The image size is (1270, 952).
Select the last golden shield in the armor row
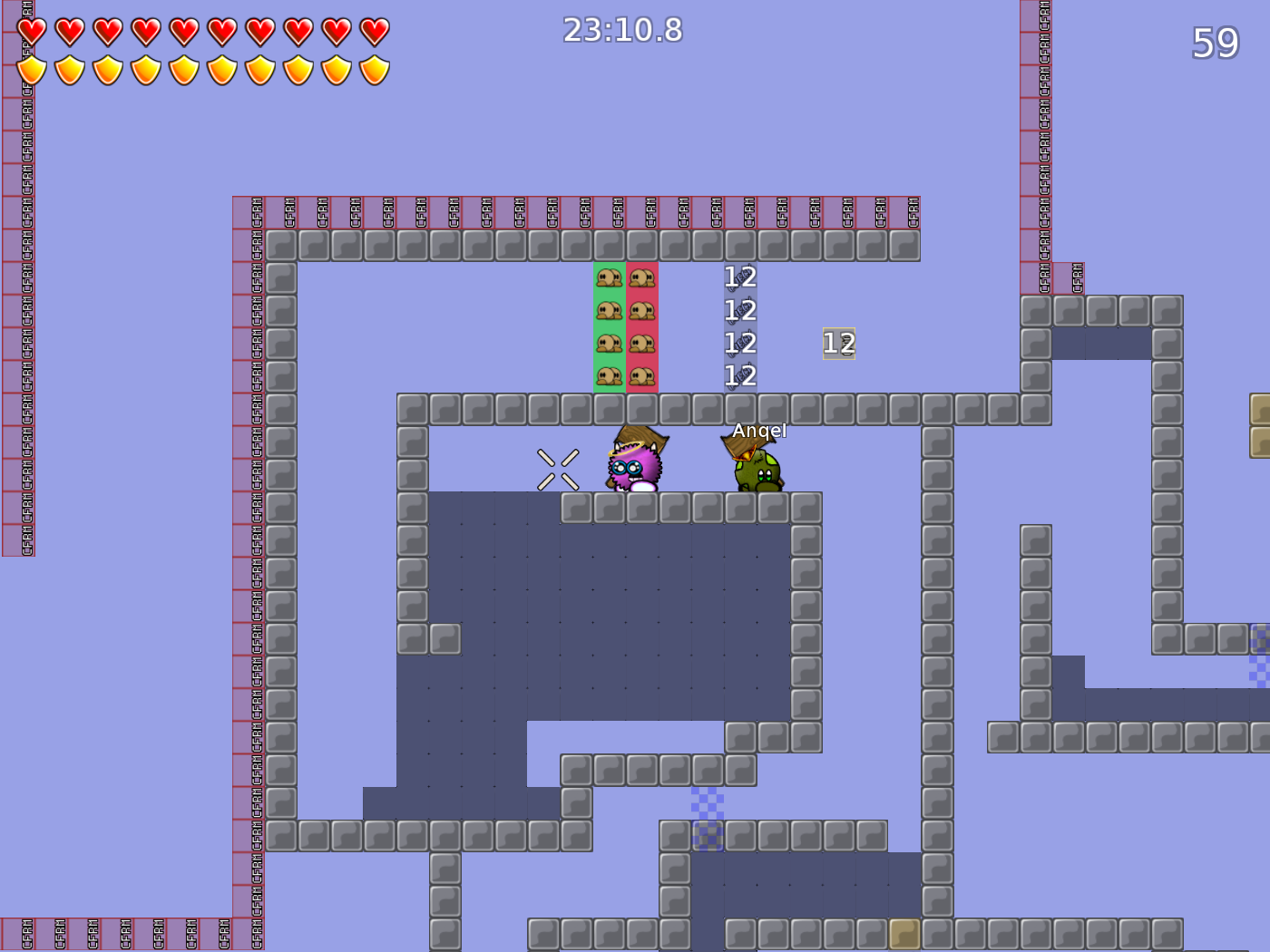coord(375,68)
